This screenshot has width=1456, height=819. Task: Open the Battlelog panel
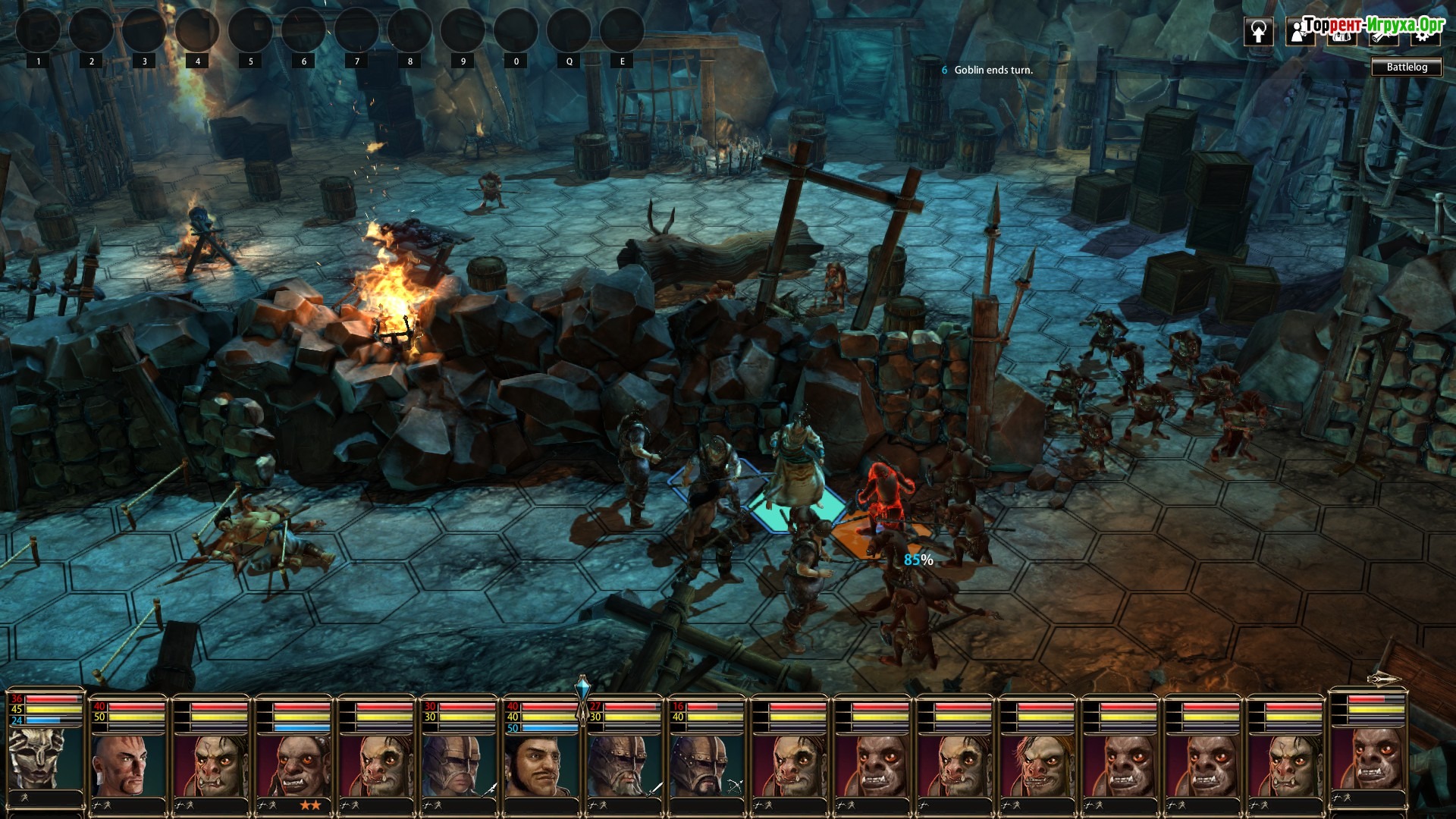click(x=1407, y=67)
